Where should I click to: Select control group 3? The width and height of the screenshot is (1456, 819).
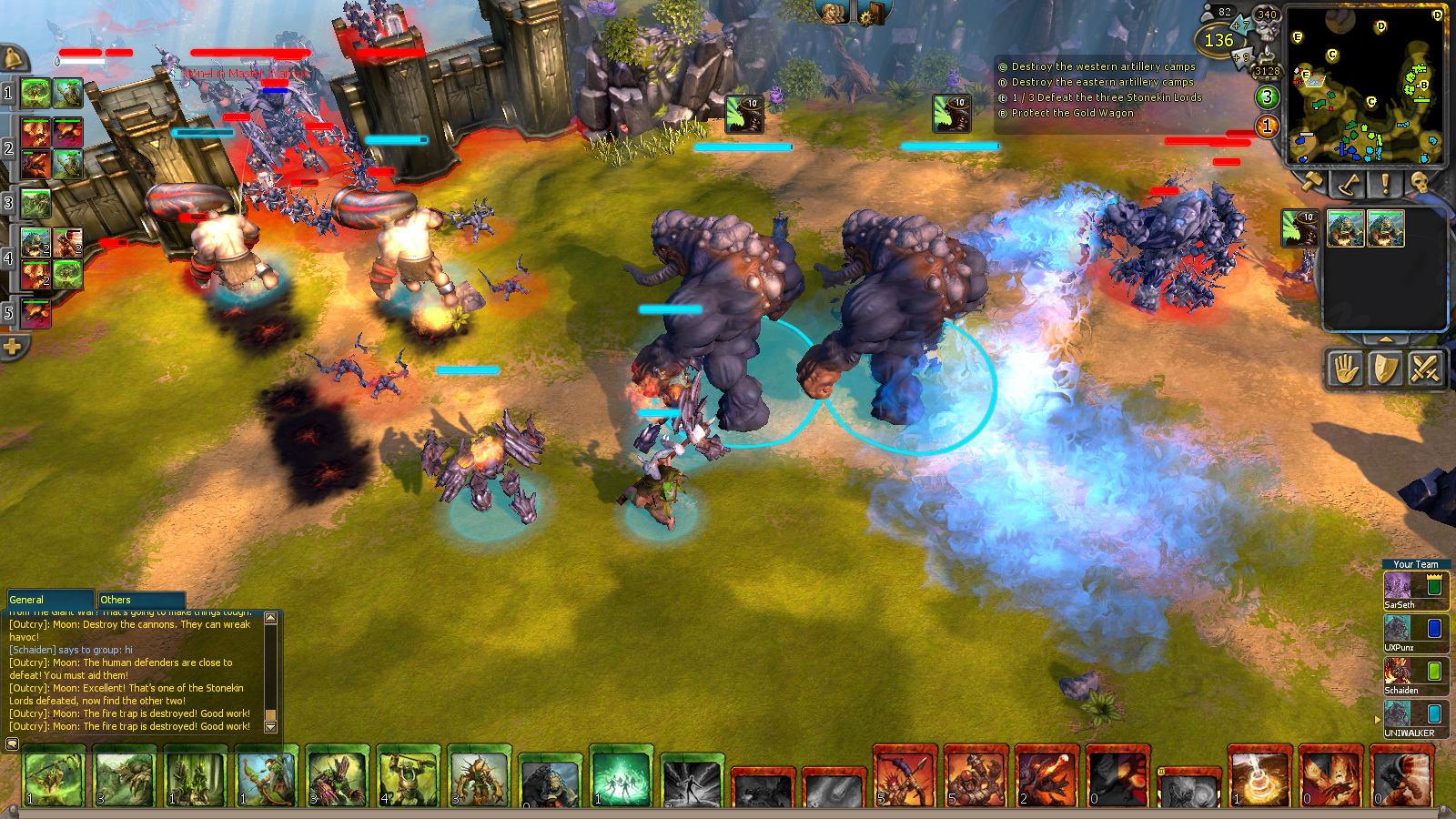(x=8, y=203)
